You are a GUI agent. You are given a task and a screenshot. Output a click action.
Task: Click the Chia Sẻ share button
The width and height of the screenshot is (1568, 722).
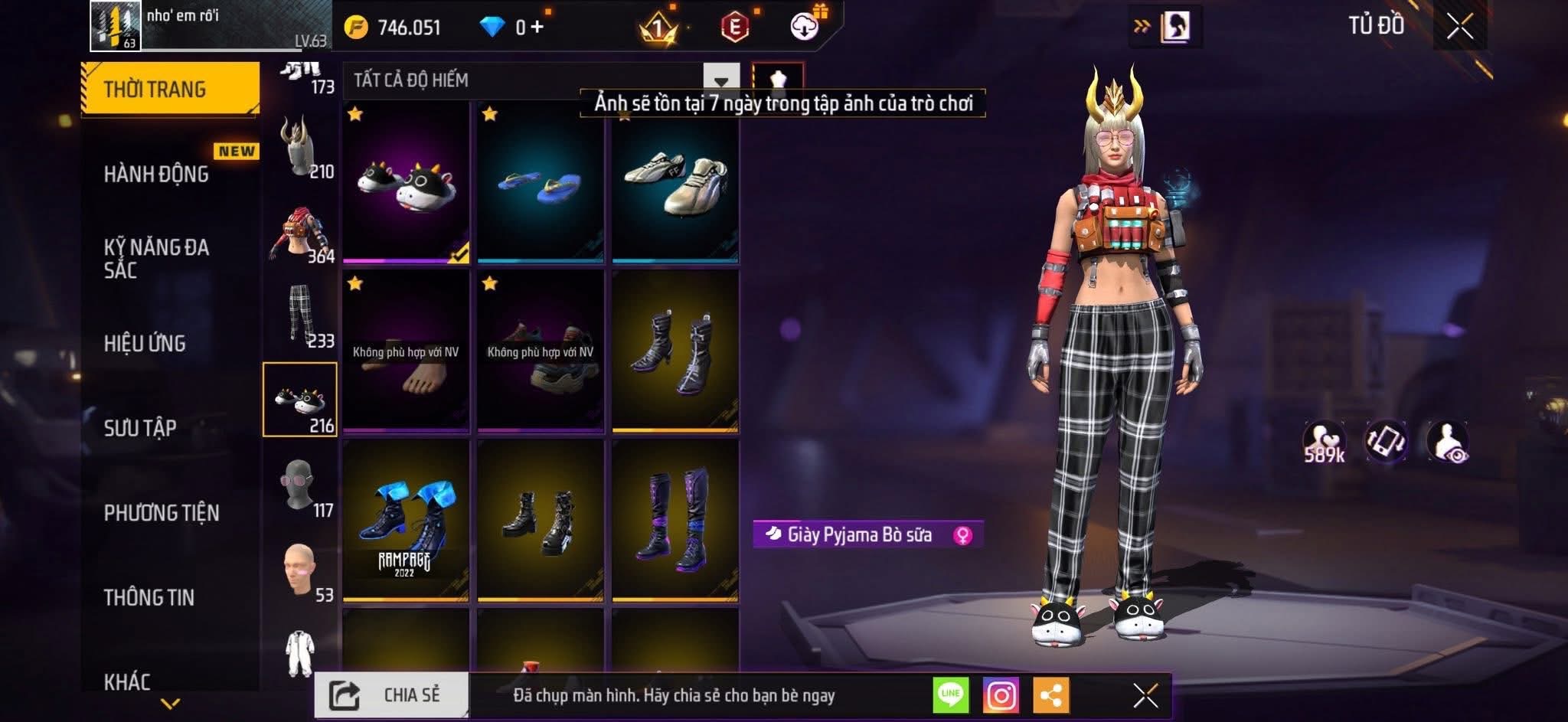pos(391,695)
